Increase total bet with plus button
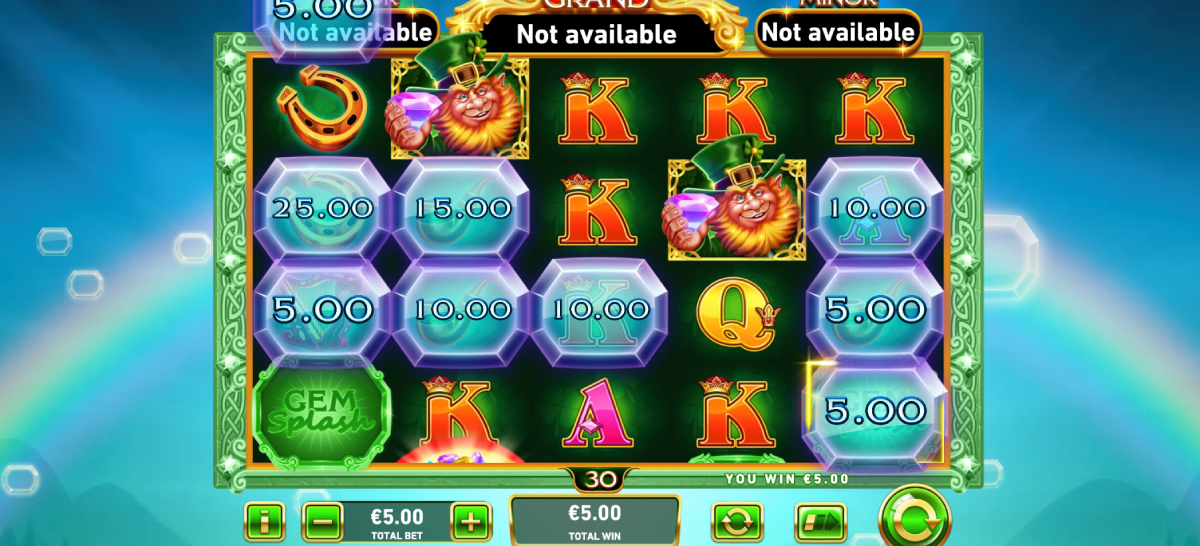 [x=471, y=521]
